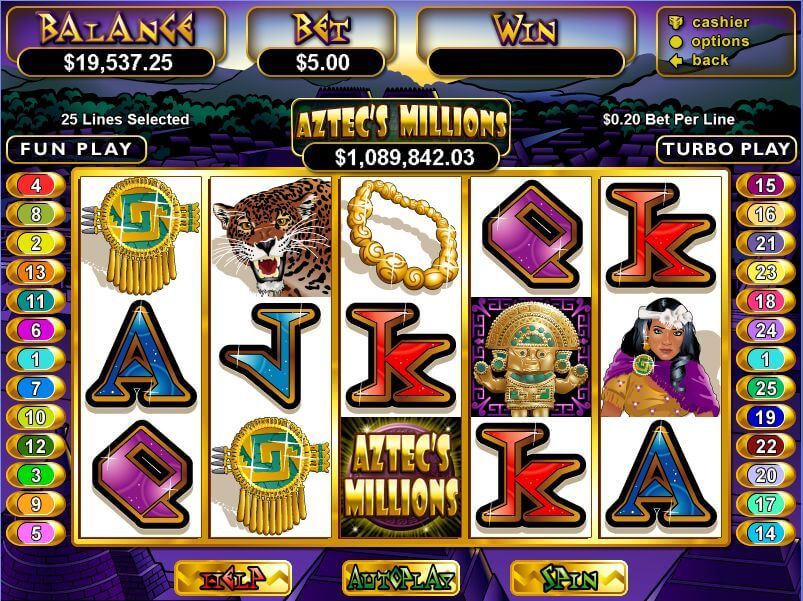This screenshot has height=601, width=803.
Task: Spin the reels
Action: coord(569,578)
